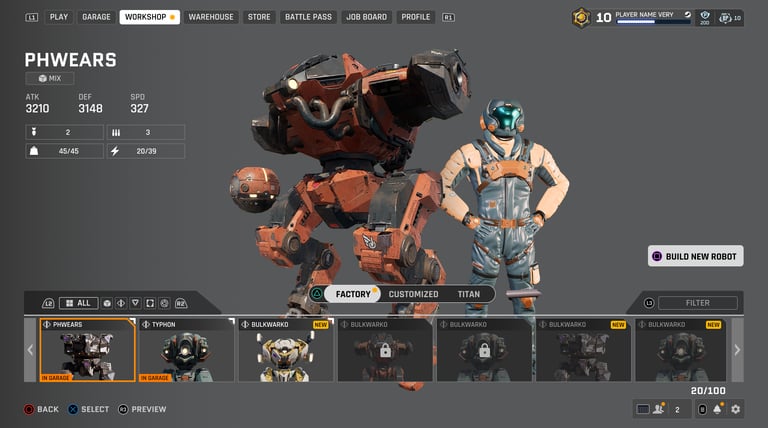768x428 pixels.
Task: Go to the Warehouse tab
Action: (x=211, y=17)
